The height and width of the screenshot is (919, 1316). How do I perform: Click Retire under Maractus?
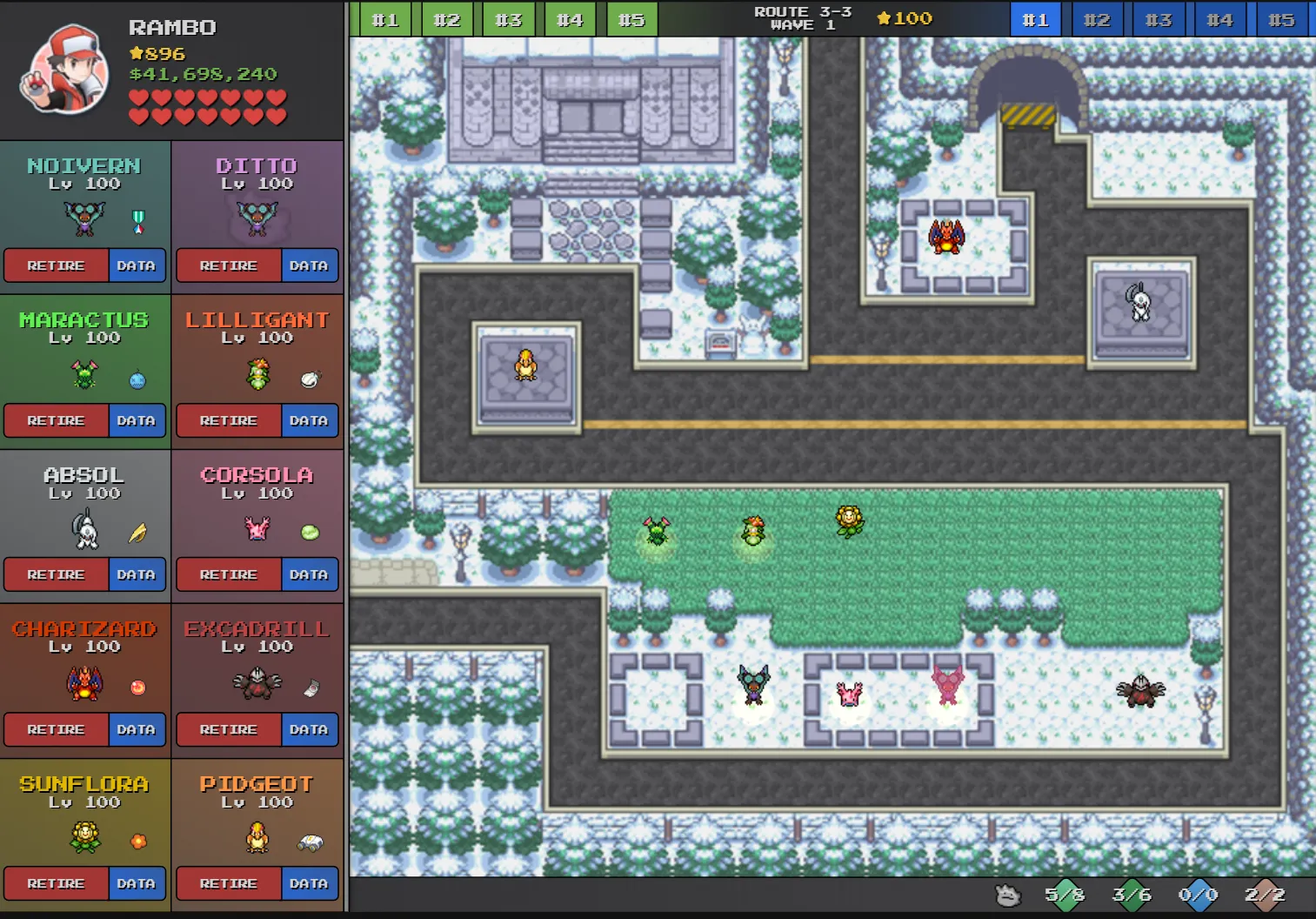click(x=56, y=420)
